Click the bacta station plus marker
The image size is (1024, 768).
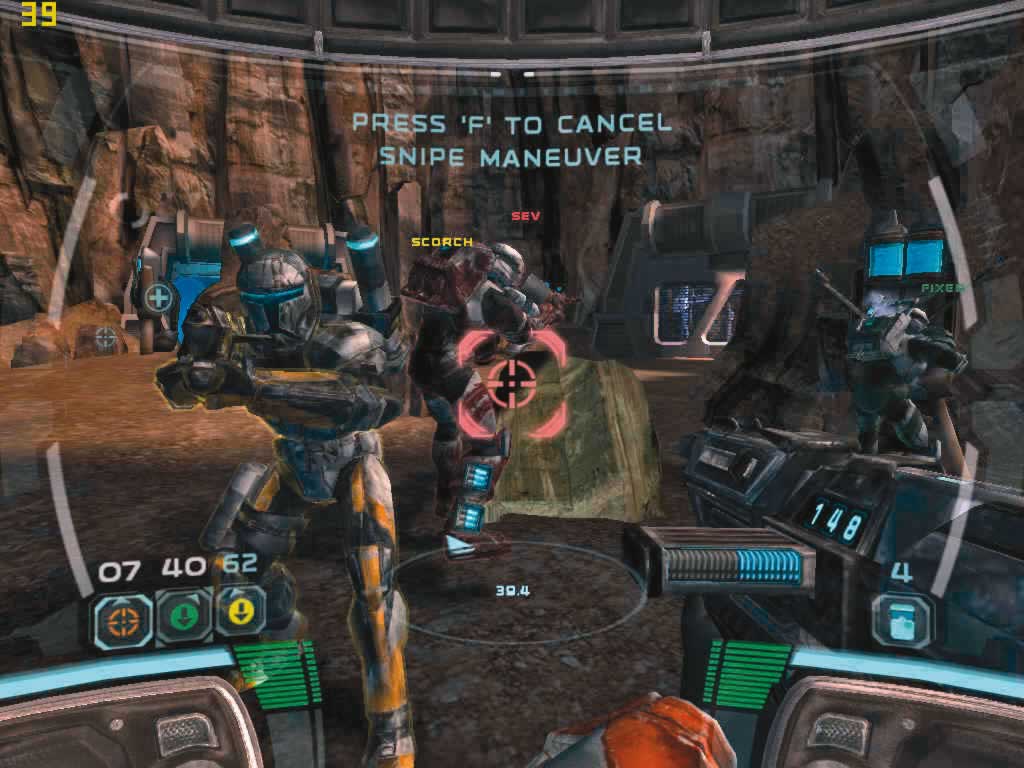click(x=157, y=296)
